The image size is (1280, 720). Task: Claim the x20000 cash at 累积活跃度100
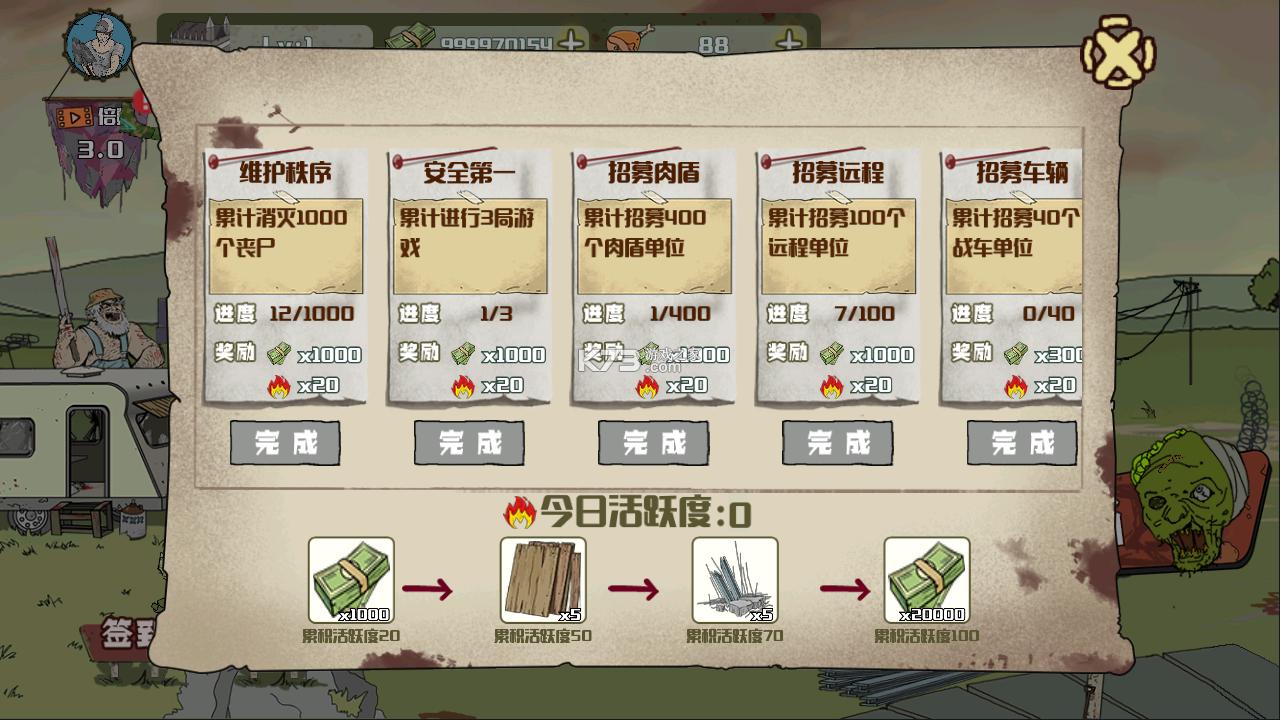point(927,580)
